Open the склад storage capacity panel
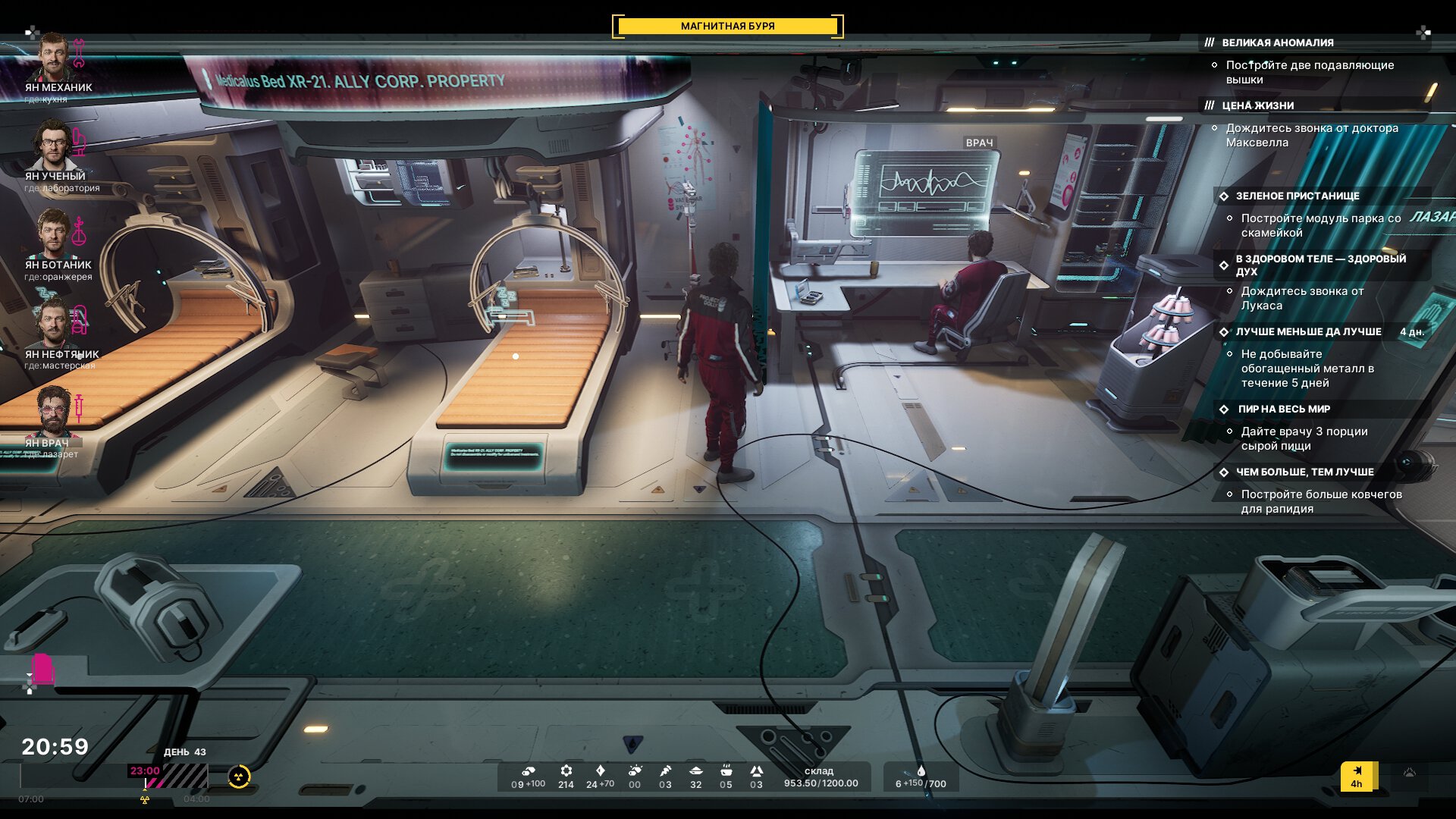1456x819 pixels. 821,777
